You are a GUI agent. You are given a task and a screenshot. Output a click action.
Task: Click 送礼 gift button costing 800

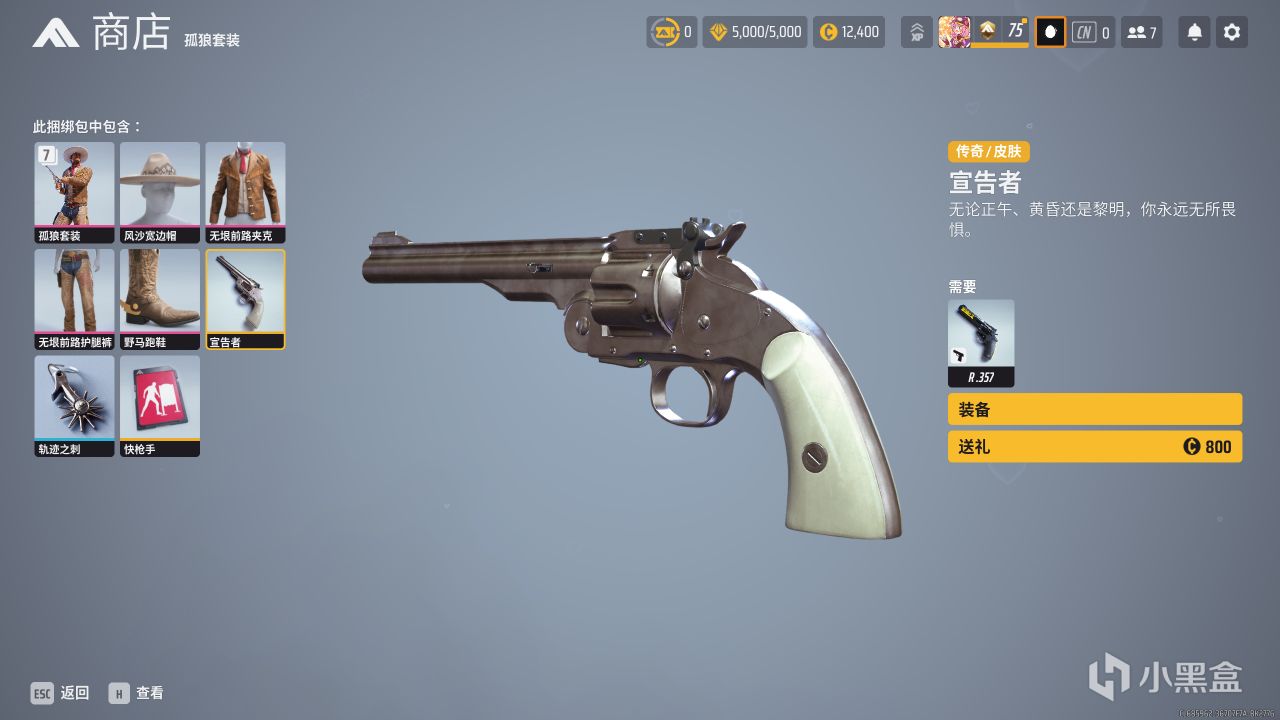coord(1094,446)
